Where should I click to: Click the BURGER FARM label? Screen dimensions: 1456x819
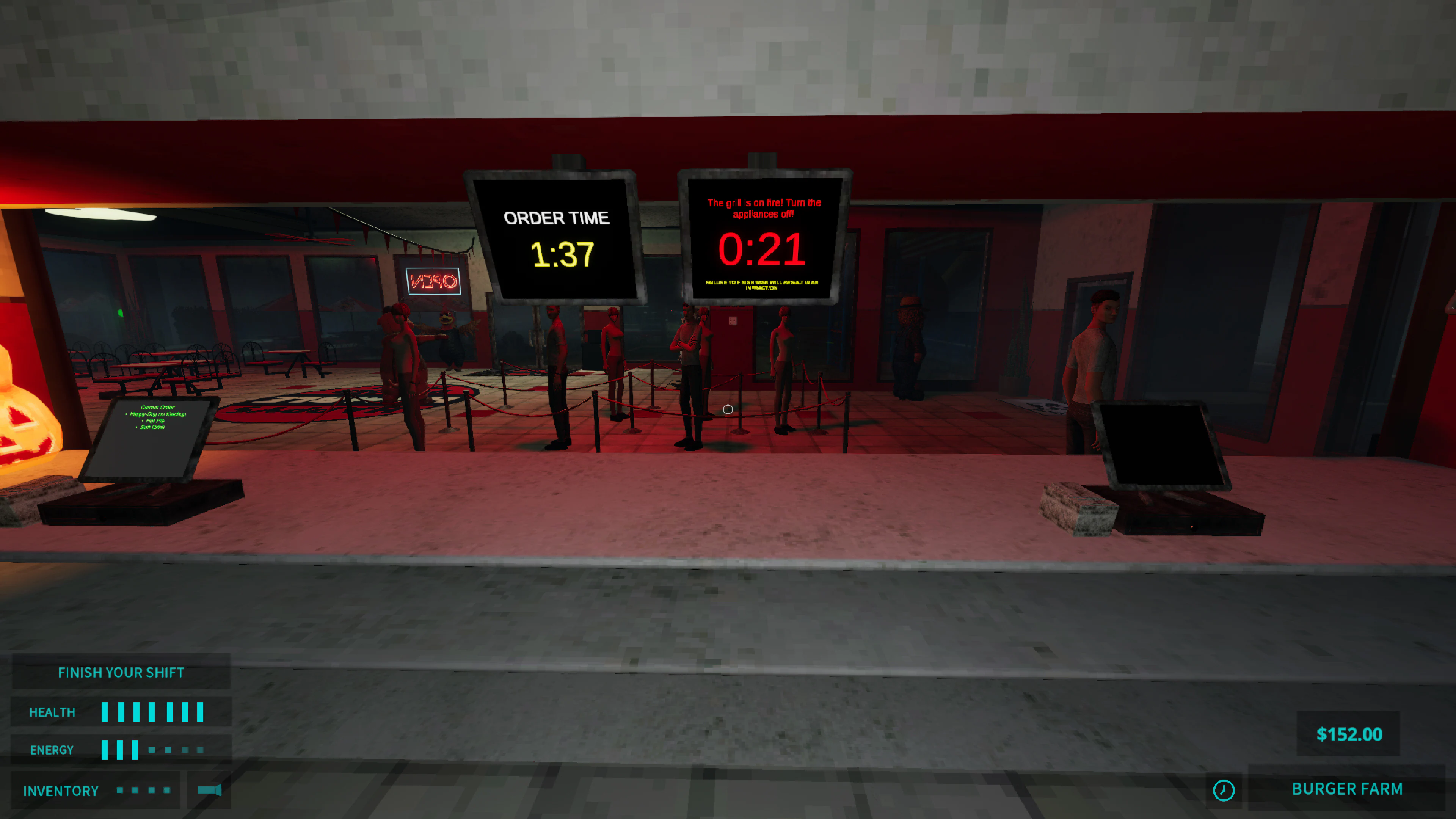point(1348,789)
